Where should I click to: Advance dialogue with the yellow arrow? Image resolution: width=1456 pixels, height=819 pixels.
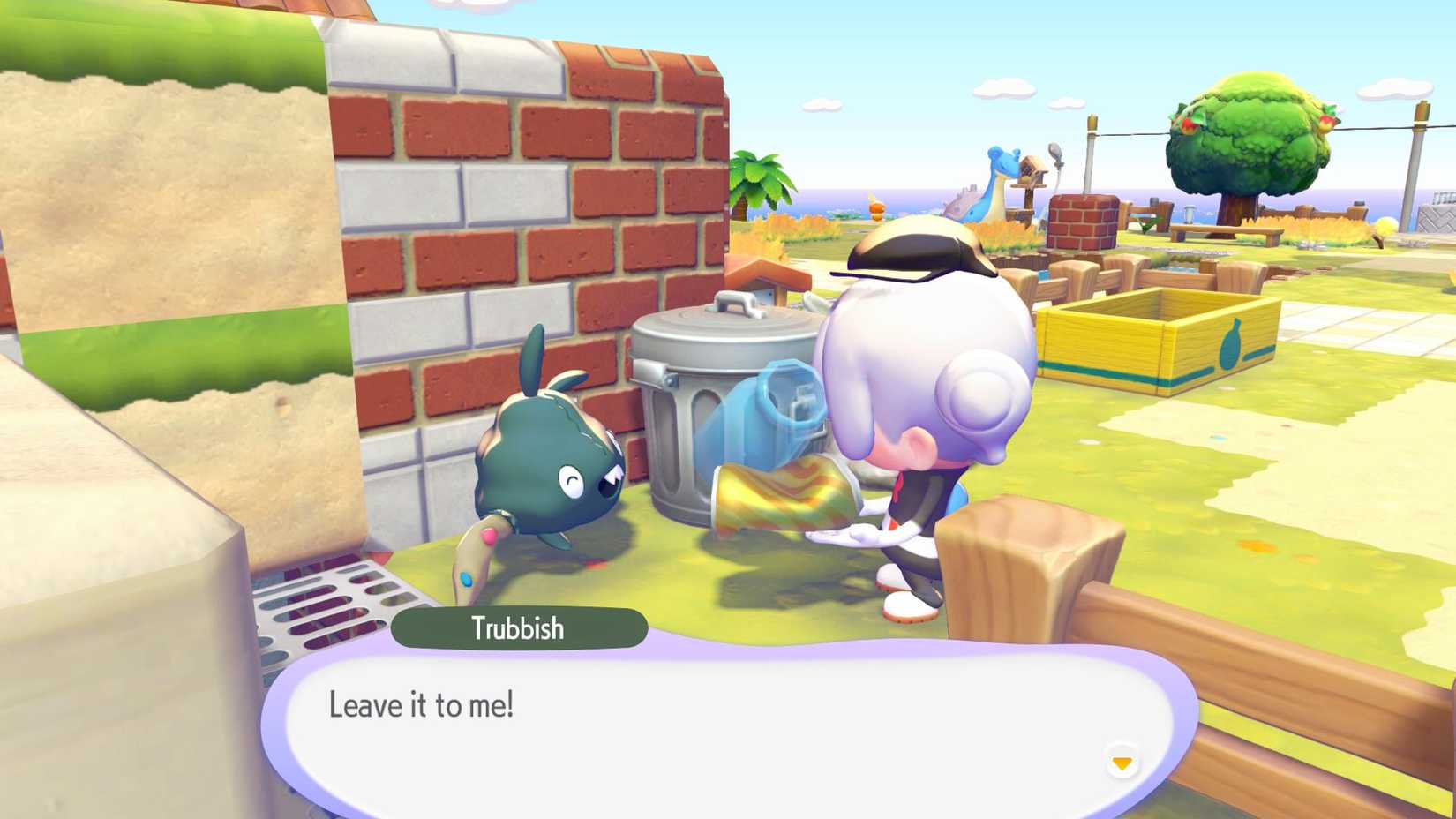point(1122,763)
